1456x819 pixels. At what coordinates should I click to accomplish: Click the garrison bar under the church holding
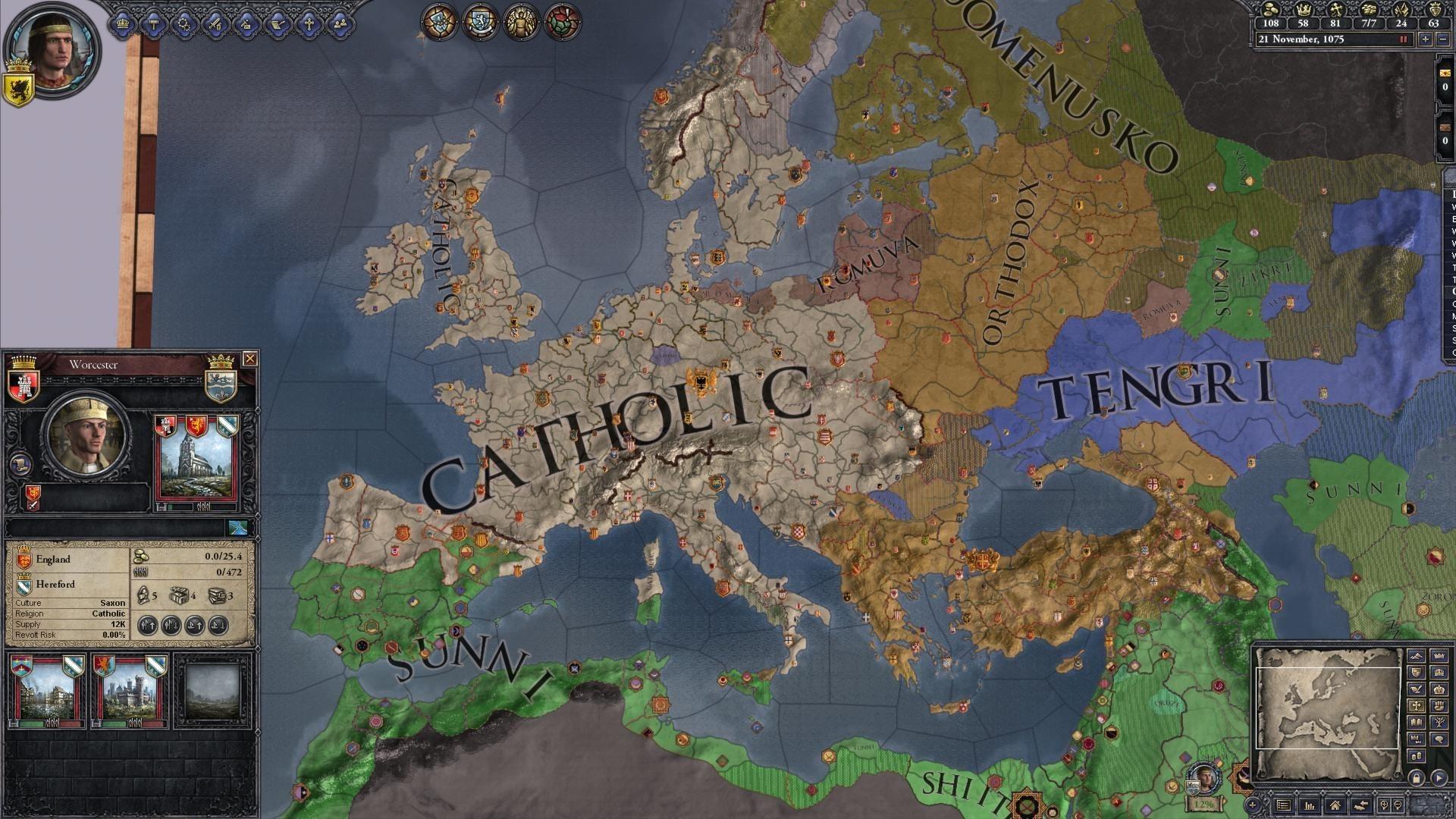pyautogui.click(x=180, y=505)
